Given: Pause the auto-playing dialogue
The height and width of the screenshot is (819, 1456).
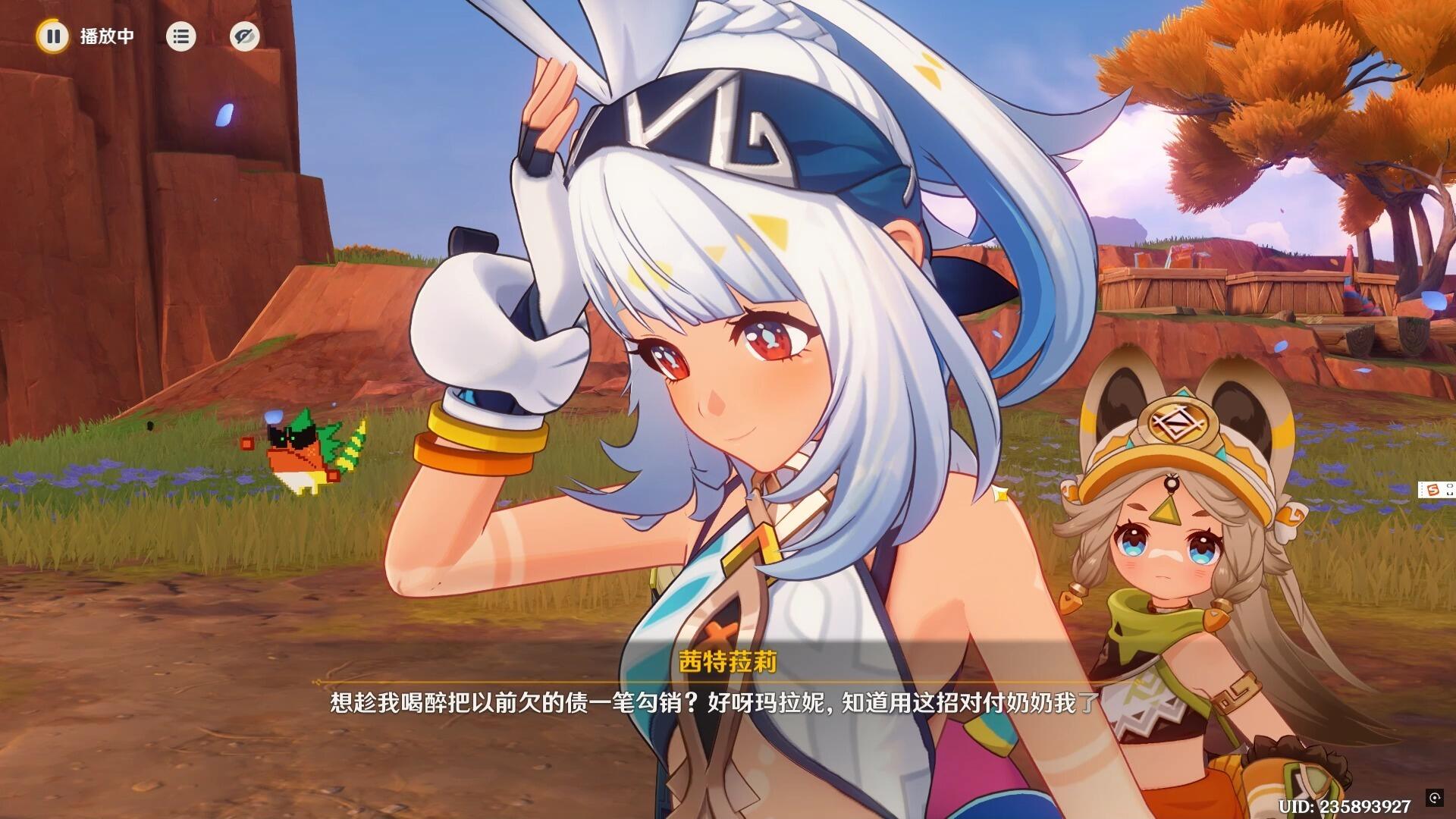Looking at the screenshot, I should pyautogui.click(x=53, y=36).
